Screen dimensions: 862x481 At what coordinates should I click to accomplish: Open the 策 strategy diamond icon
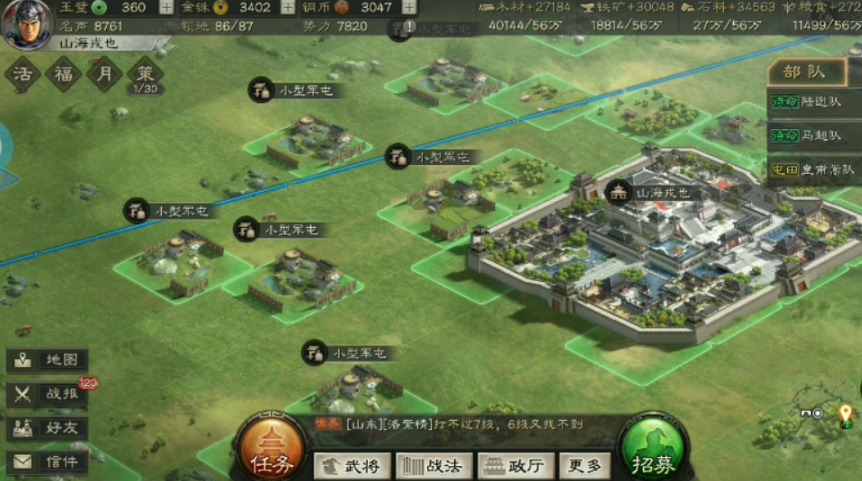point(145,75)
